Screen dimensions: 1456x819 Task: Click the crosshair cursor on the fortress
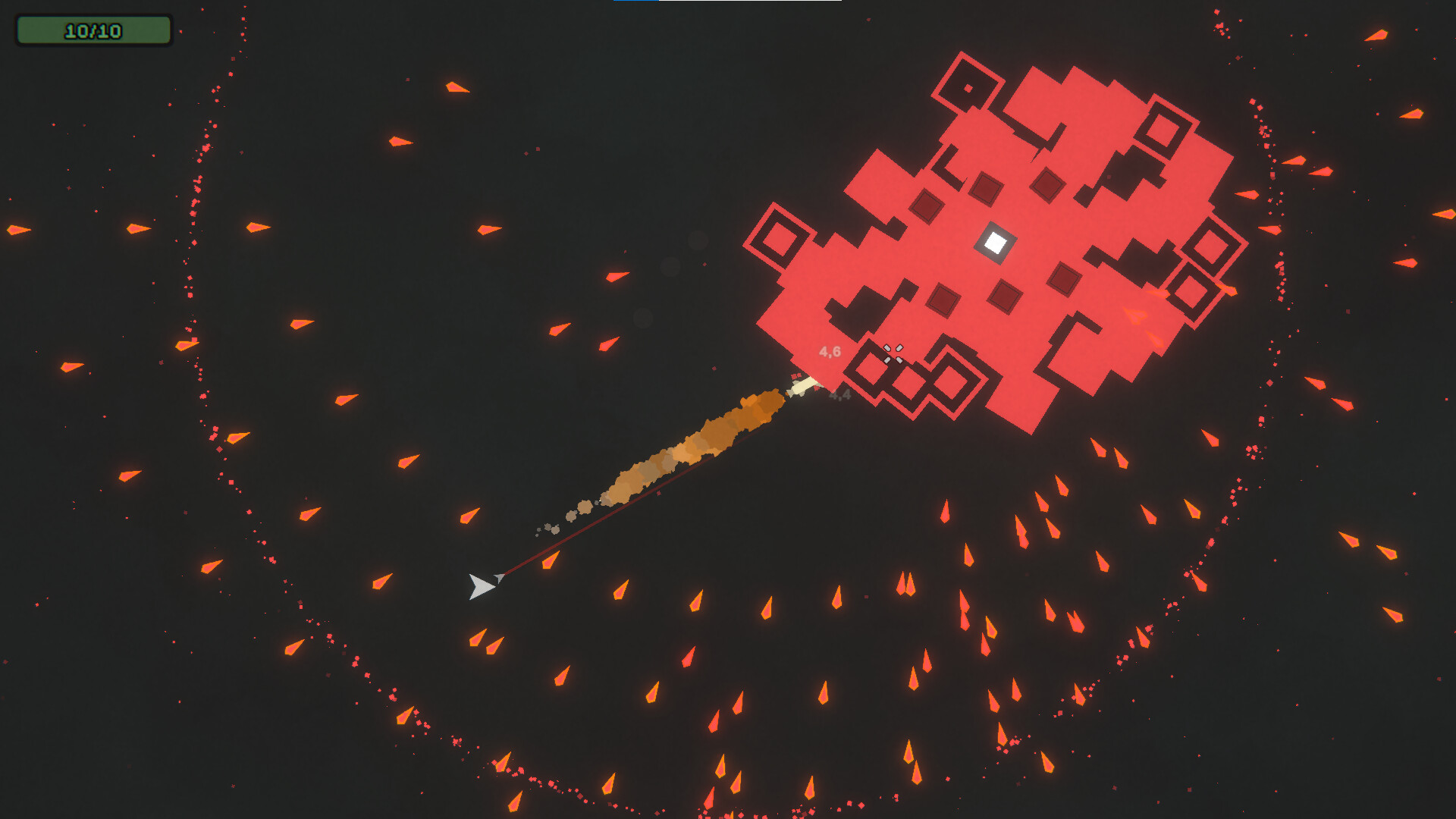click(x=893, y=353)
